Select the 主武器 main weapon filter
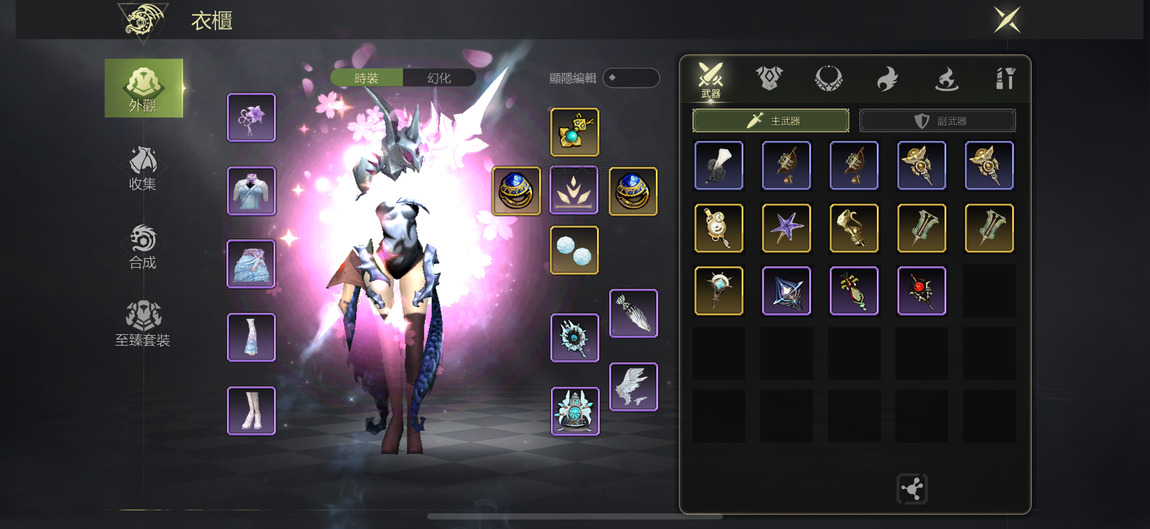 771,121
